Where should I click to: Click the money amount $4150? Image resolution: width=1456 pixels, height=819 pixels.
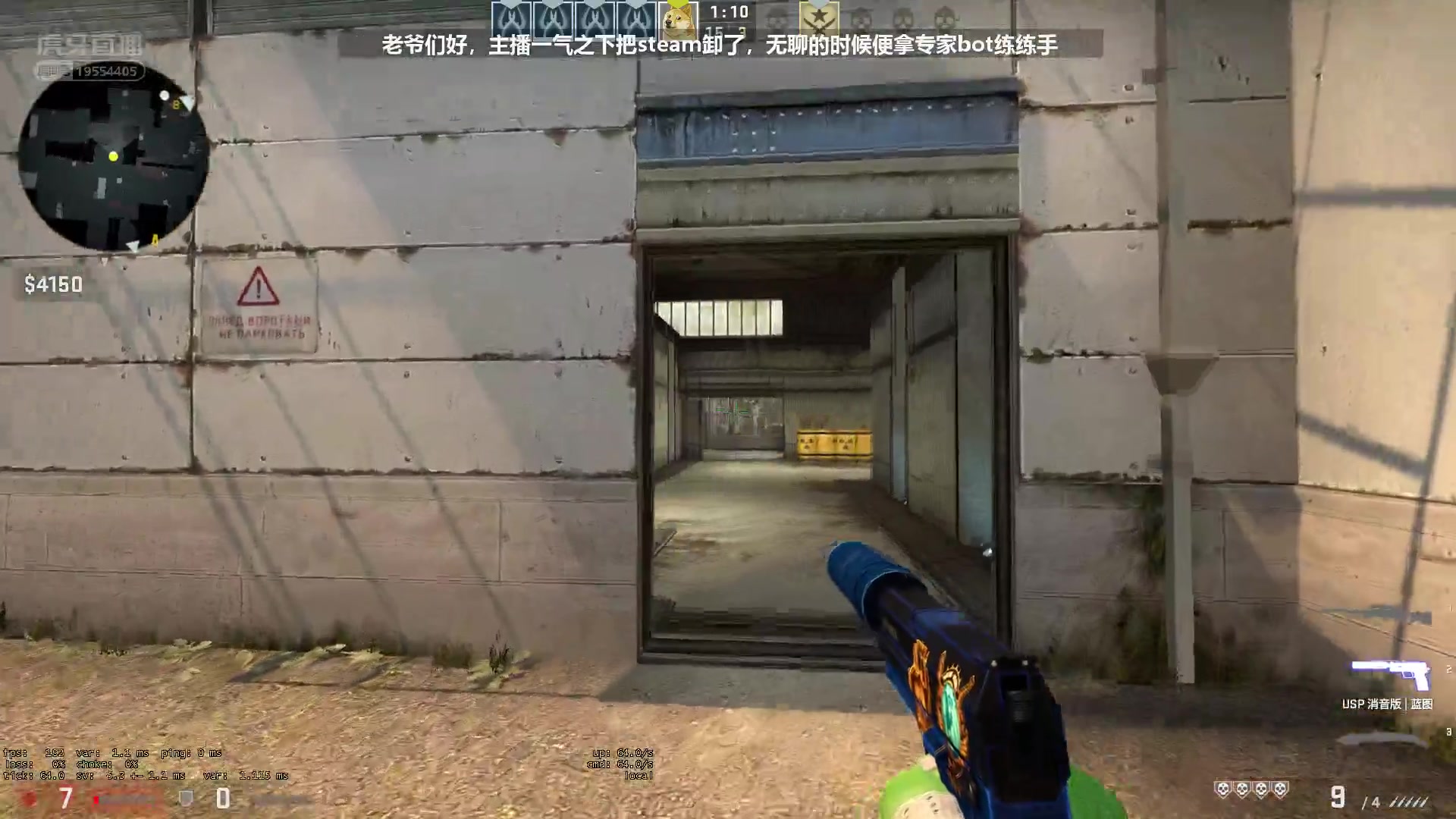coord(52,284)
